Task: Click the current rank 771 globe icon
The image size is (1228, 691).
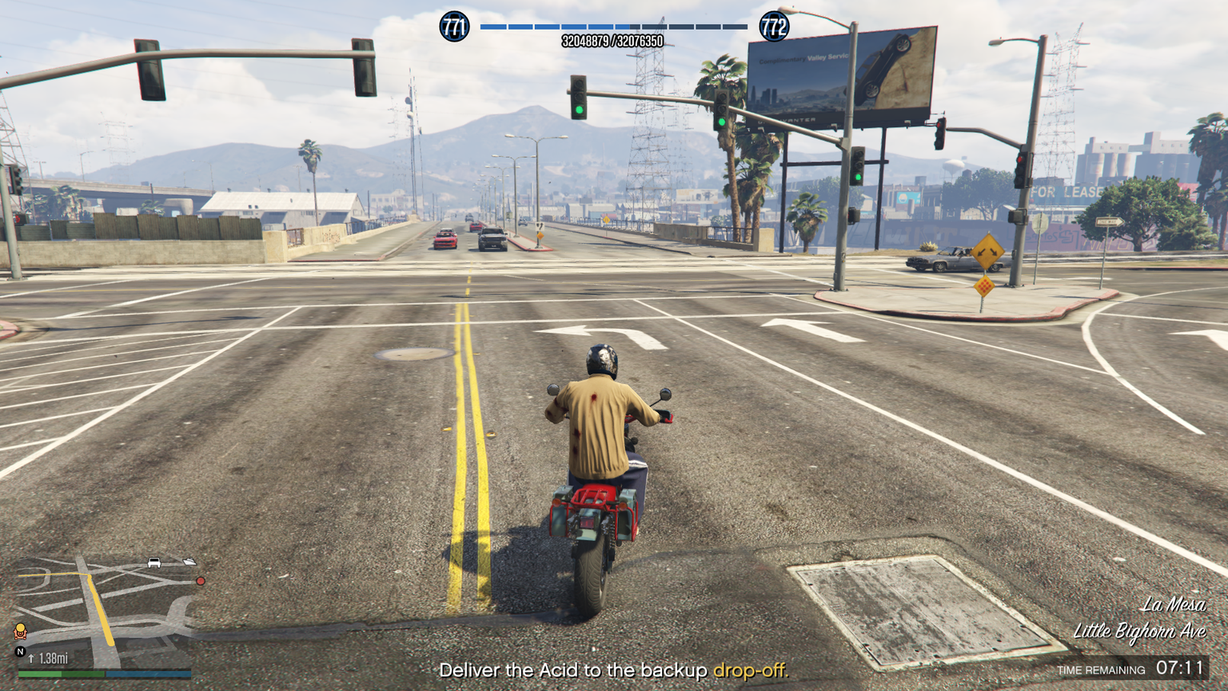Action: click(x=454, y=26)
